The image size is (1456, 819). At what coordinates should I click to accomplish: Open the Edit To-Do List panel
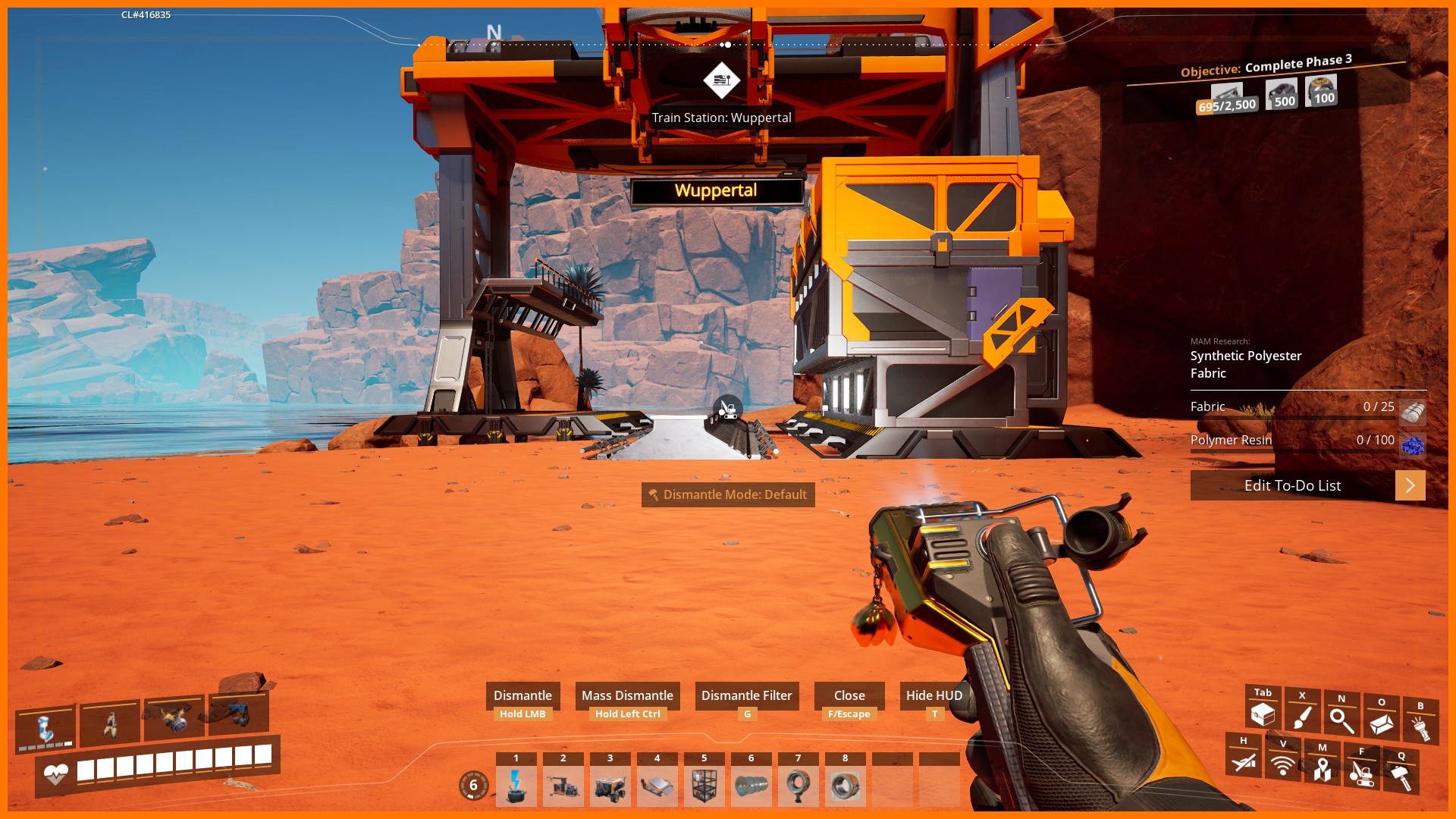click(1292, 485)
